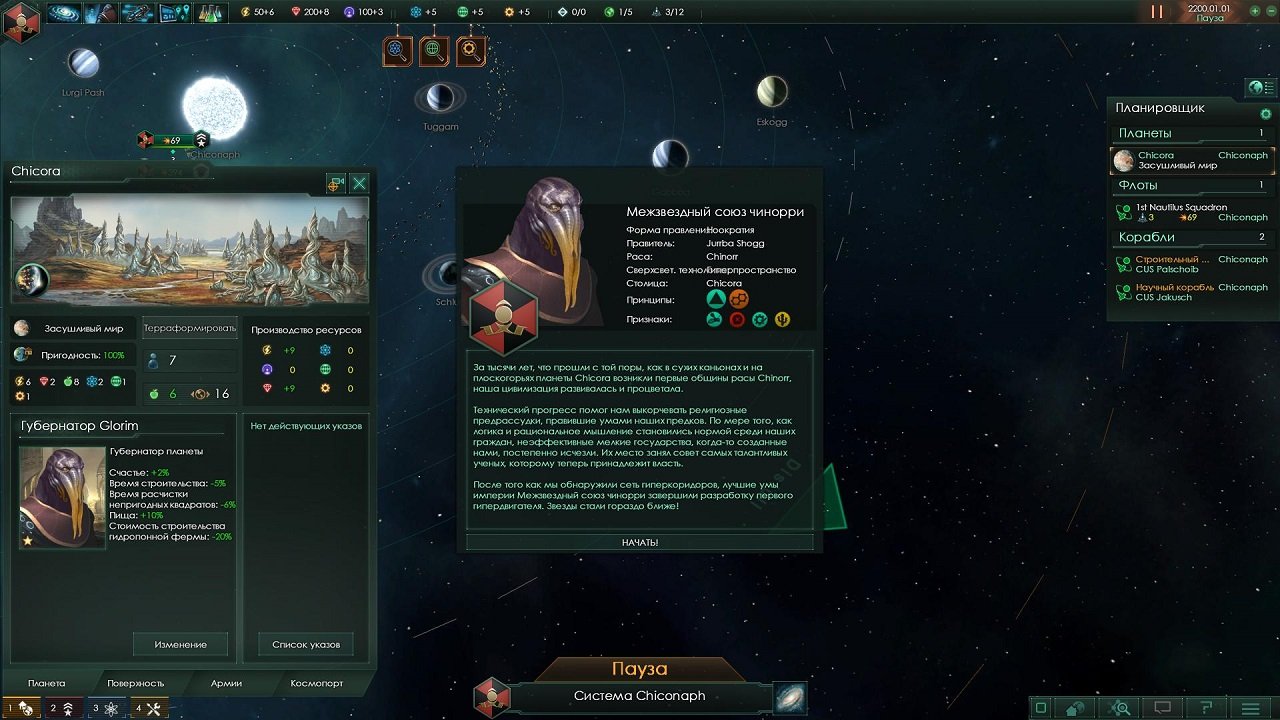Switch to the Поверхность tab
Screen dimensions: 1280x720
(x=137, y=683)
